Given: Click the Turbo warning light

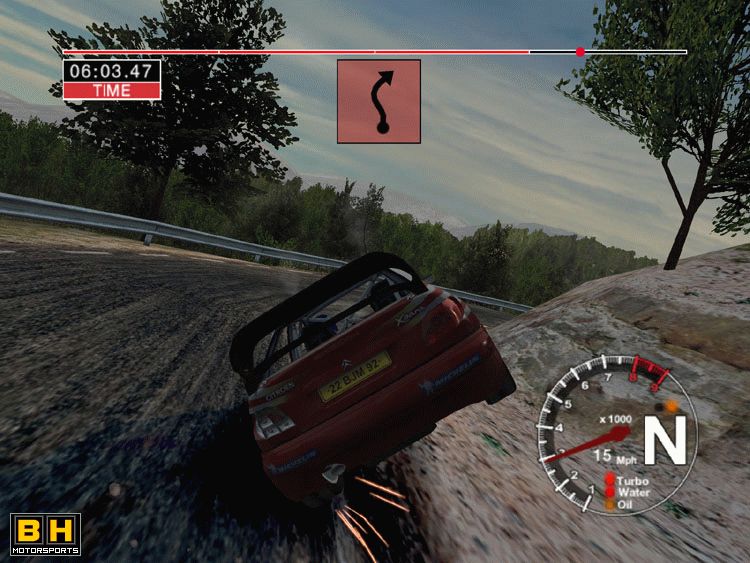Looking at the screenshot, I should click(610, 481).
